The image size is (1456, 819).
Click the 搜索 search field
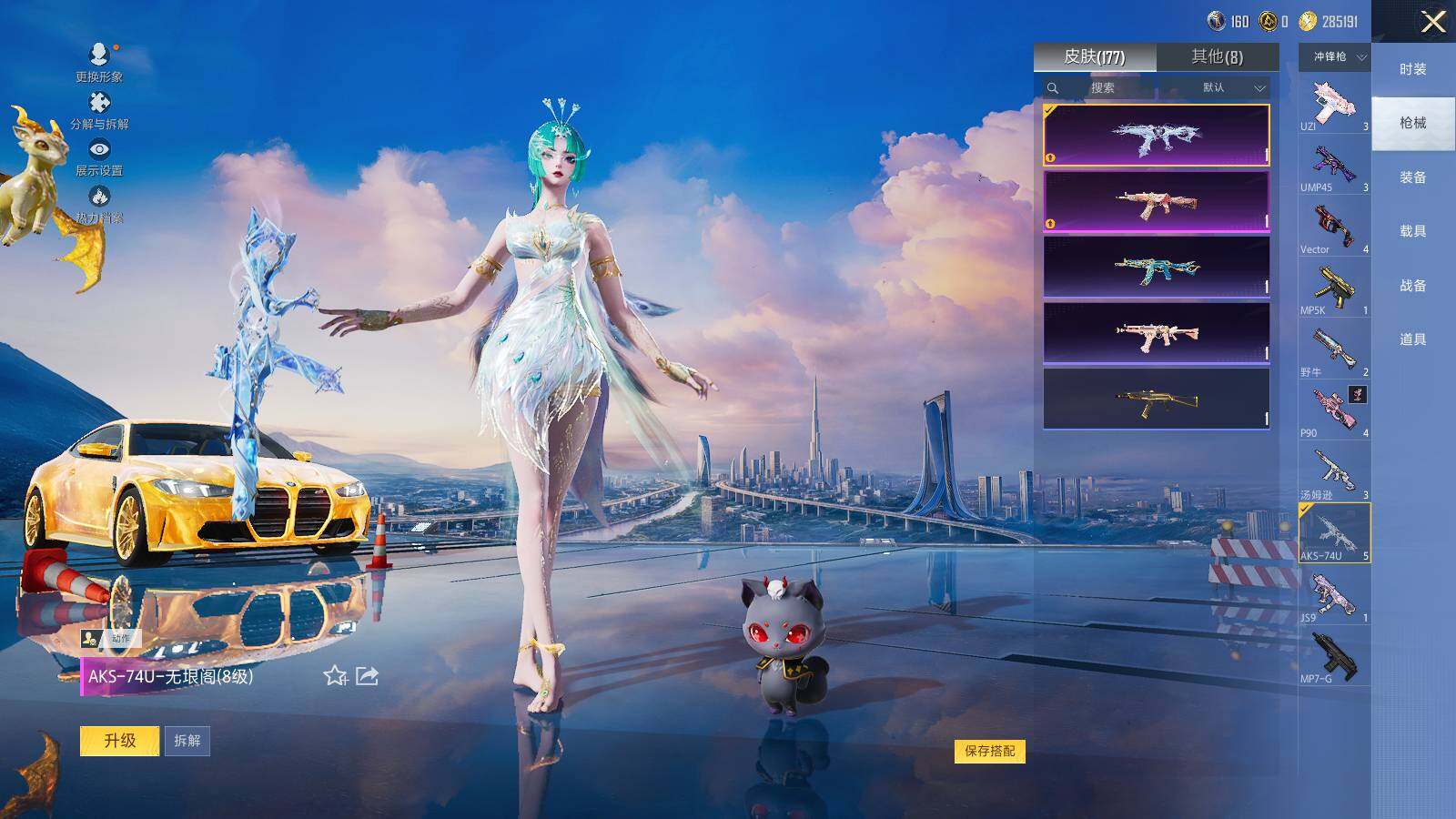point(1102,87)
